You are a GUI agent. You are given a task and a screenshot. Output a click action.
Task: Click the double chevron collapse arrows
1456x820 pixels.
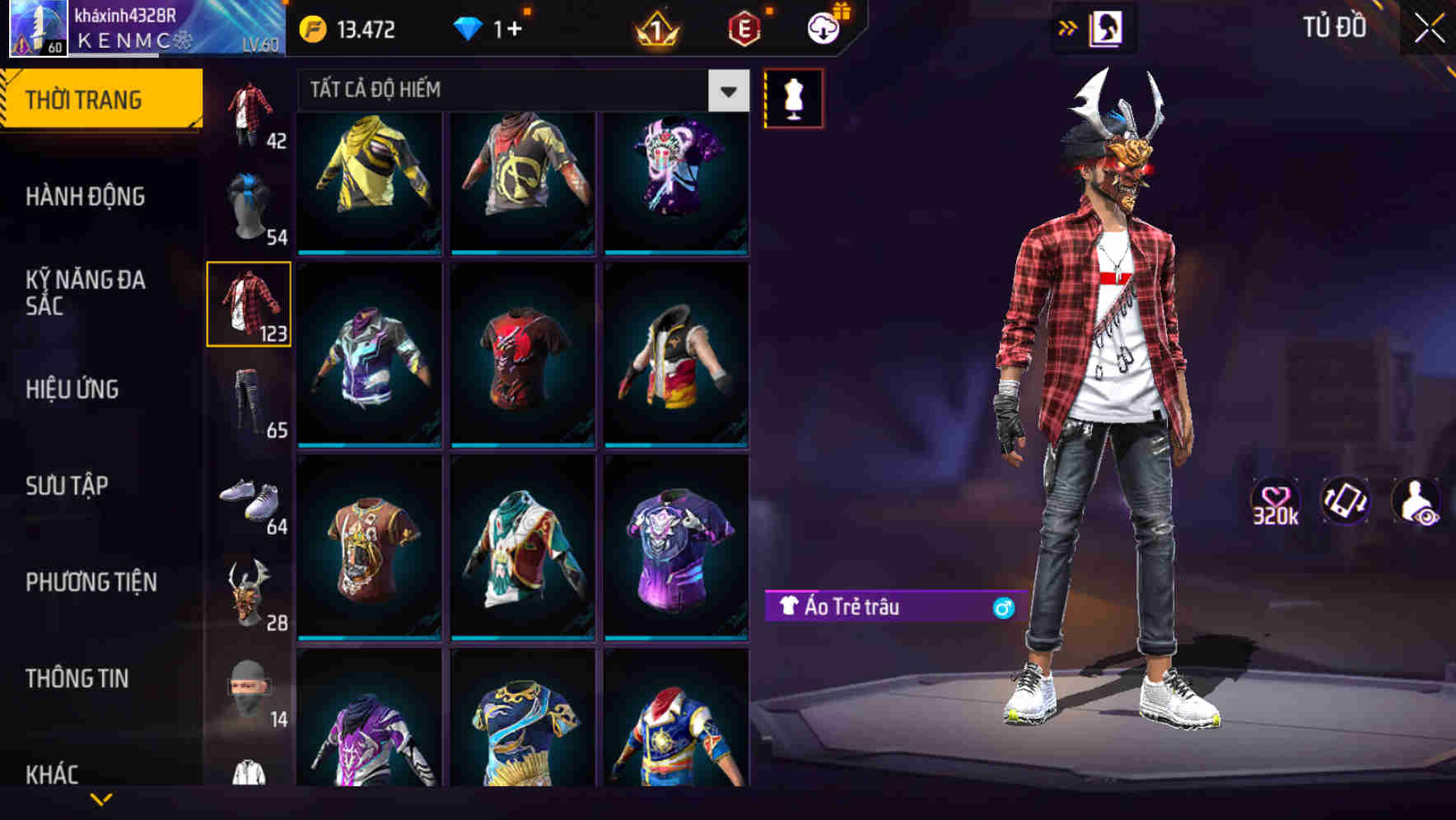pos(1066,27)
